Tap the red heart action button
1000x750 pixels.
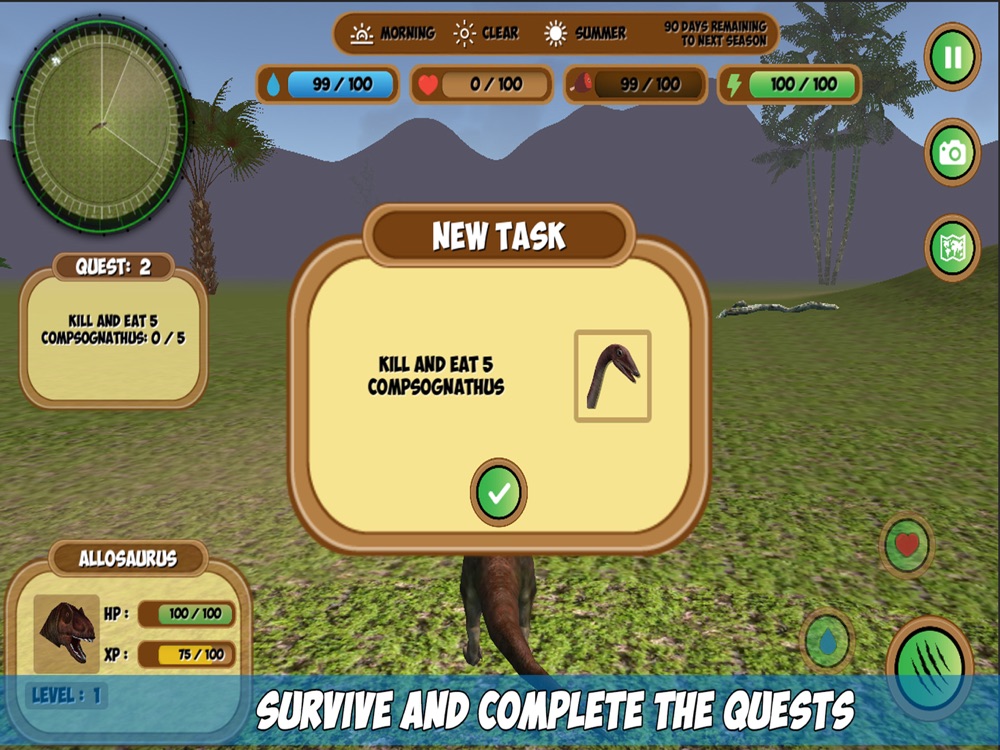tap(907, 545)
